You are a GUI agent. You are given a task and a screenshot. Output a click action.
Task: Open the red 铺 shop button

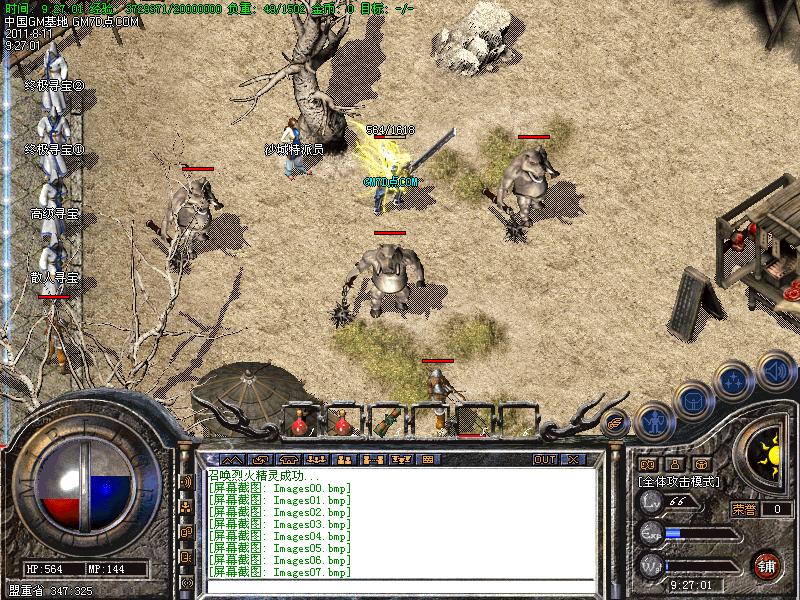pyautogui.click(x=767, y=565)
